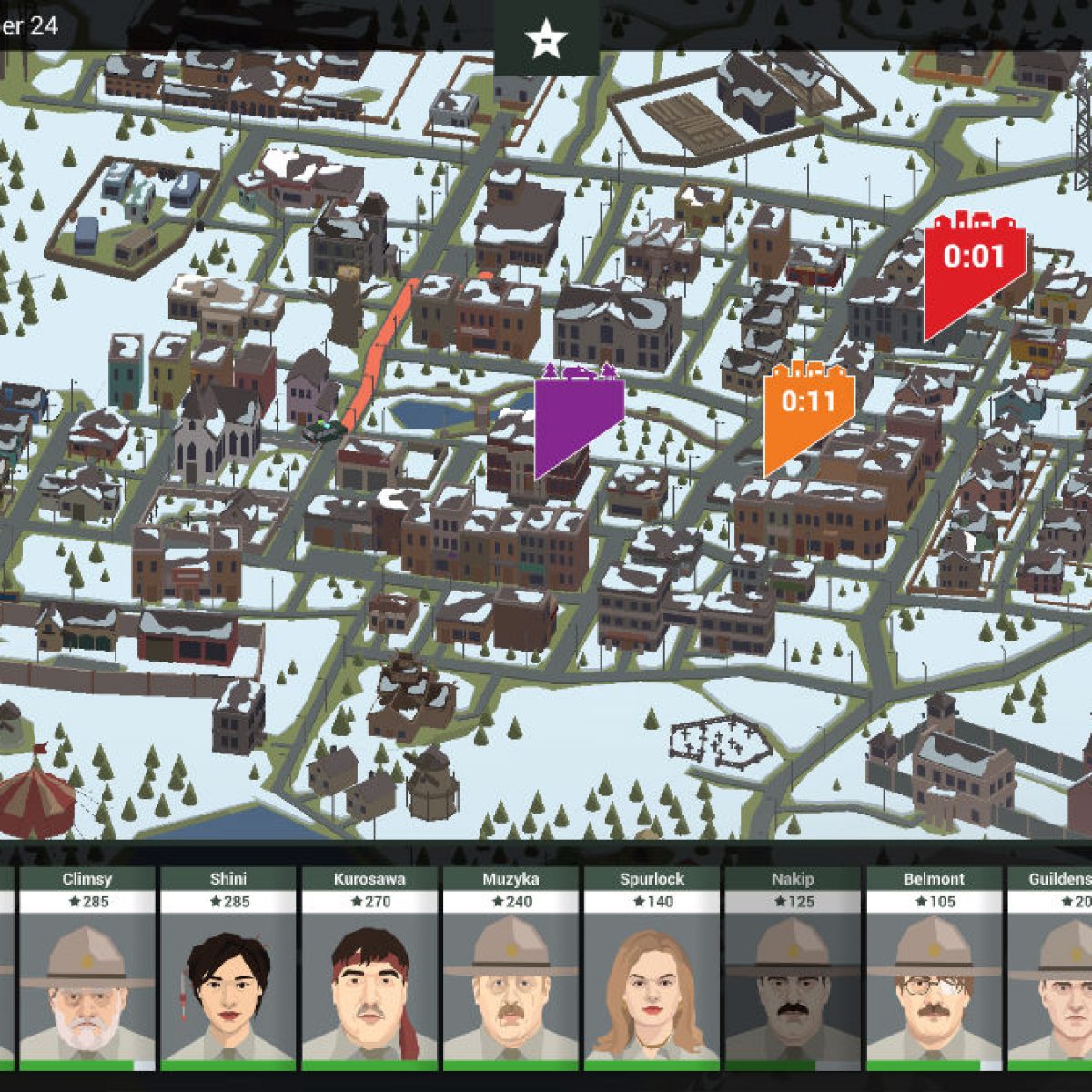The image size is (1092, 1092).
Task: Select the red 0:01 emergency call marker
Action: (973, 264)
